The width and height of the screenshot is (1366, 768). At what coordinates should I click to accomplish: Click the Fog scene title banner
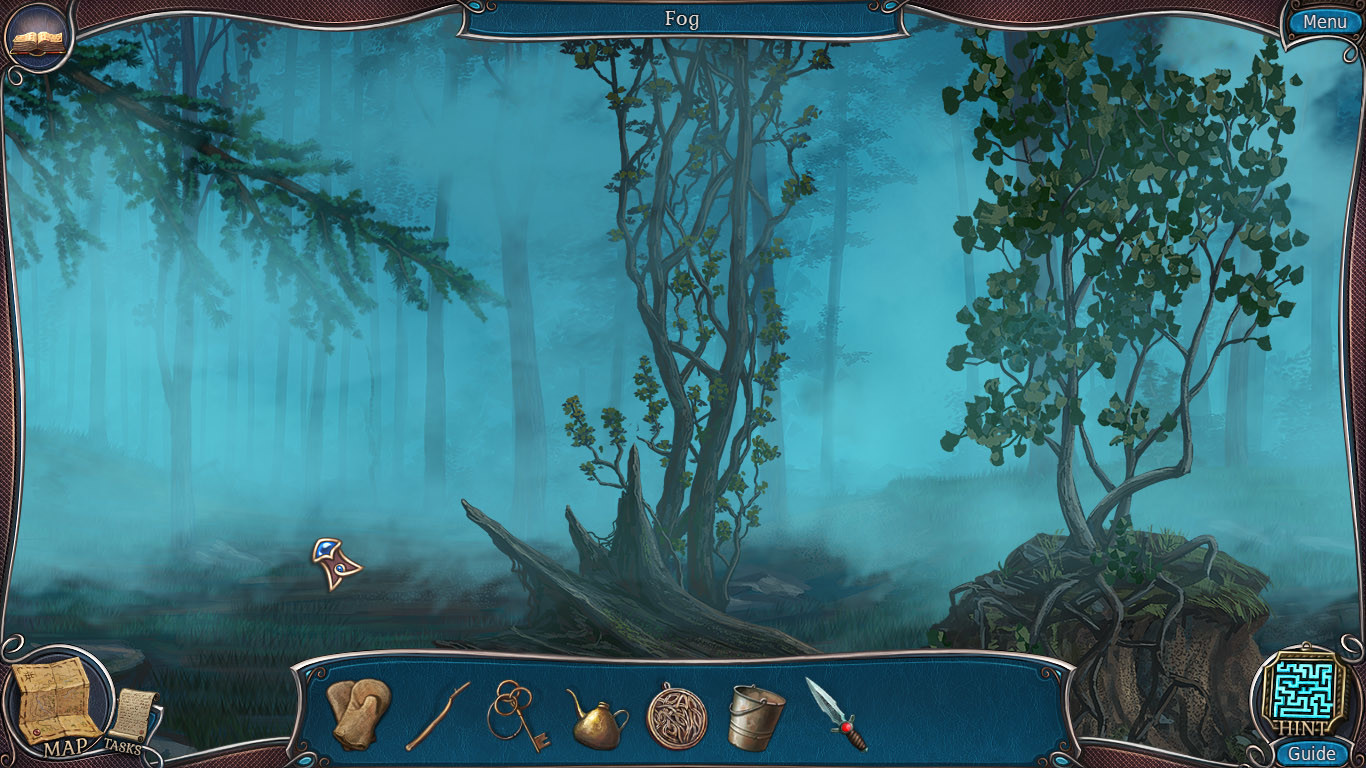pos(683,19)
